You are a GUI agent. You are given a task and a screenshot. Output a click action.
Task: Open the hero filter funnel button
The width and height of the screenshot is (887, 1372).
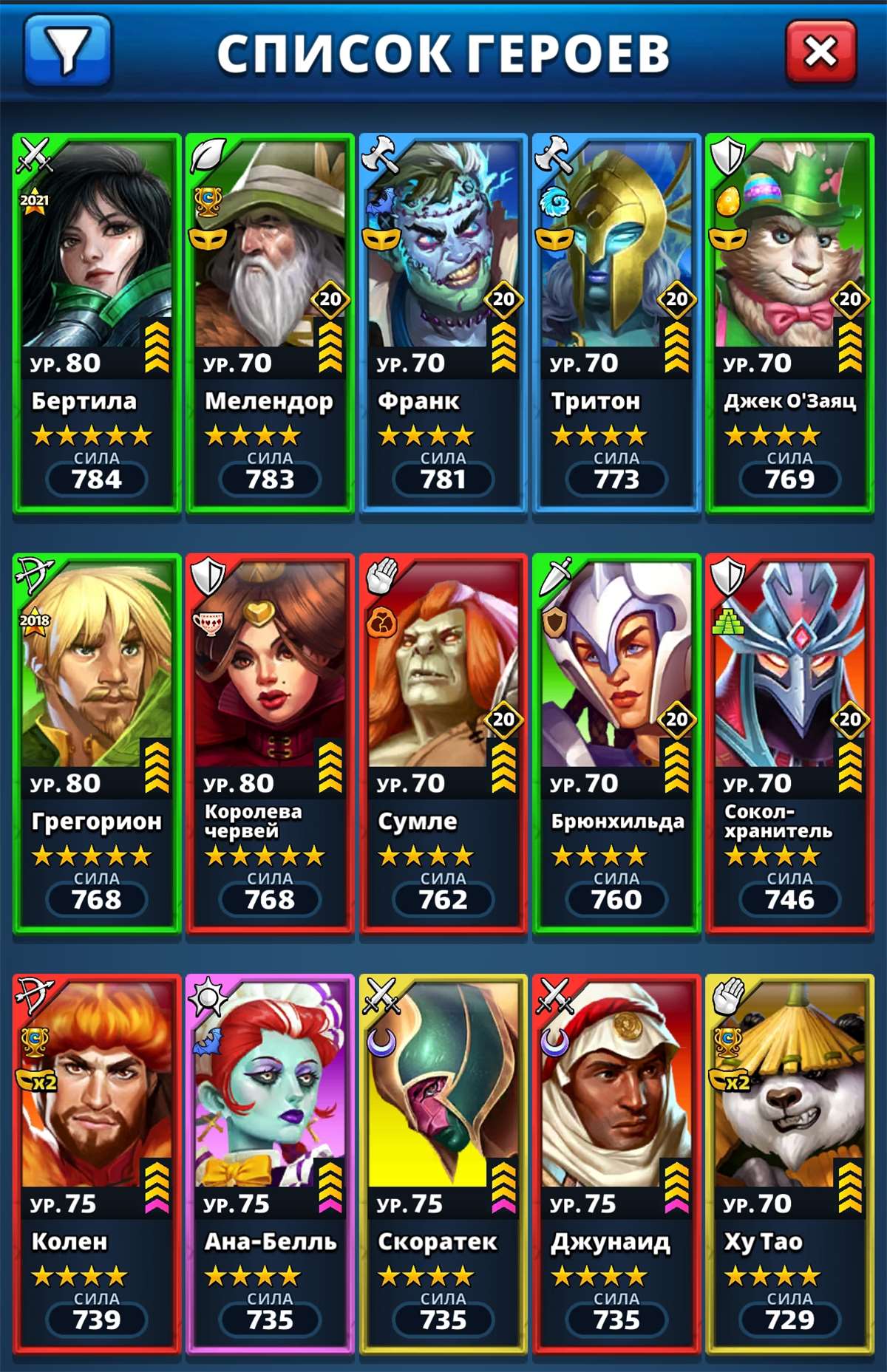(x=67, y=52)
